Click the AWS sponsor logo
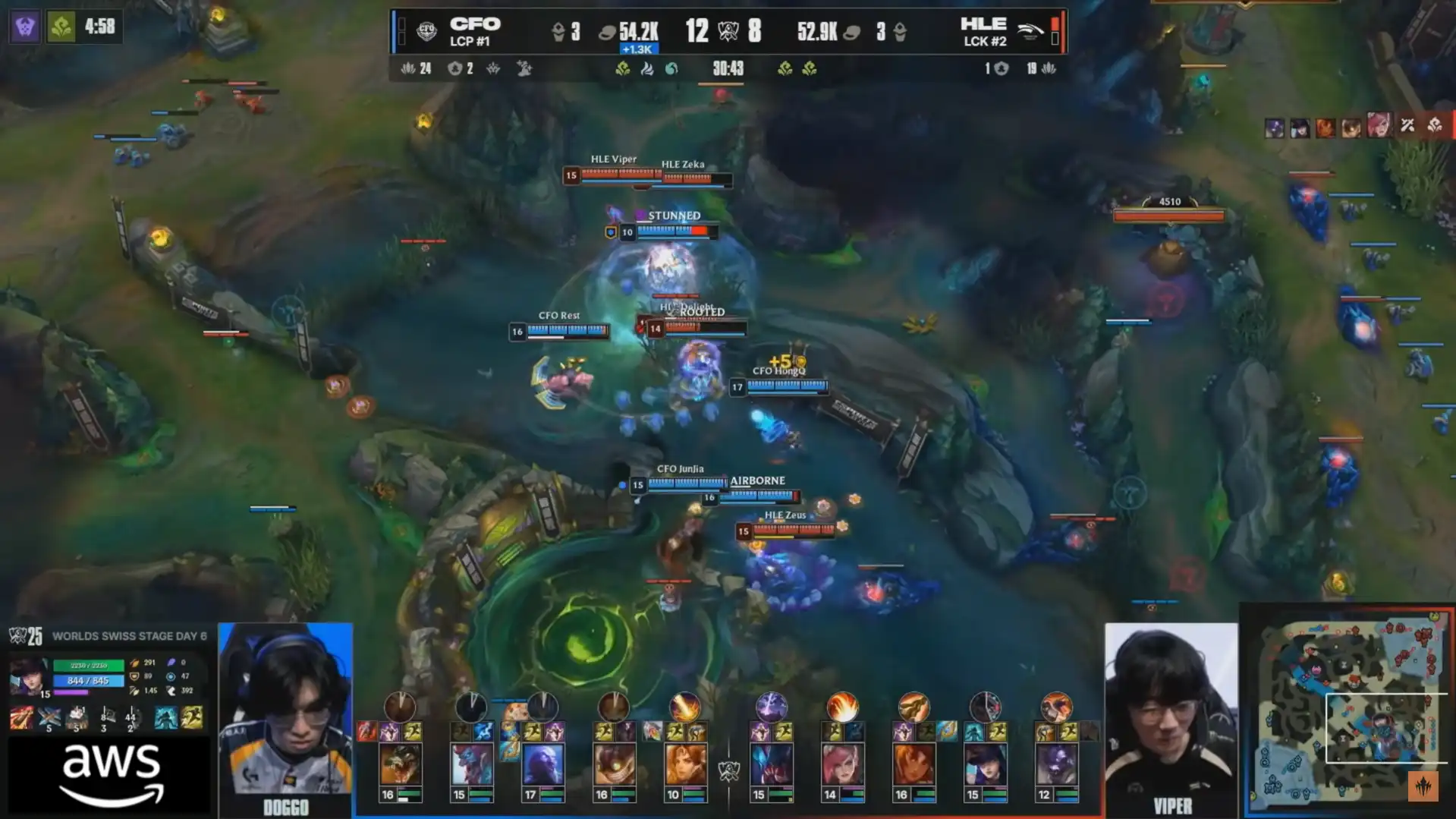 click(111, 776)
